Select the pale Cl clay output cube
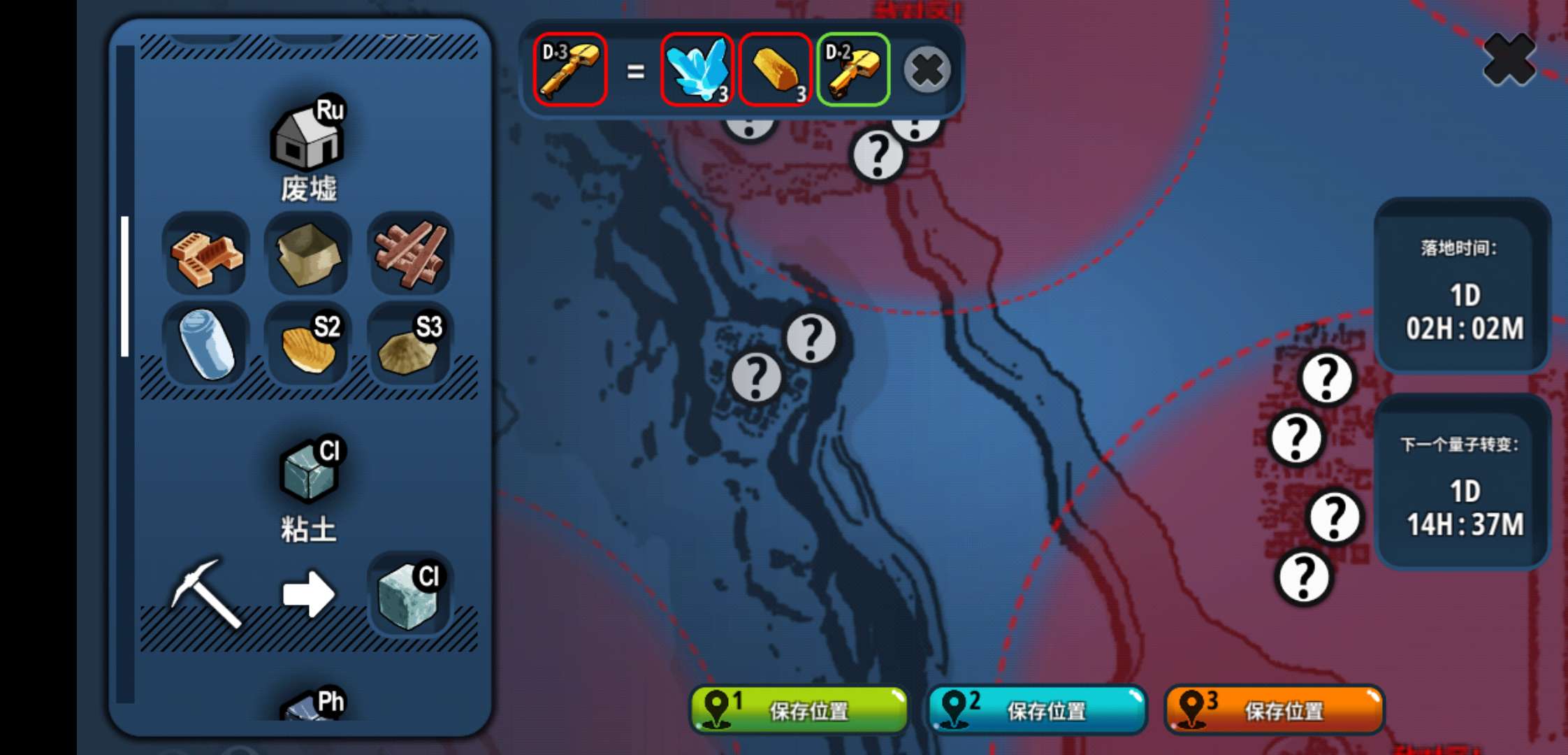 (410, 594)
